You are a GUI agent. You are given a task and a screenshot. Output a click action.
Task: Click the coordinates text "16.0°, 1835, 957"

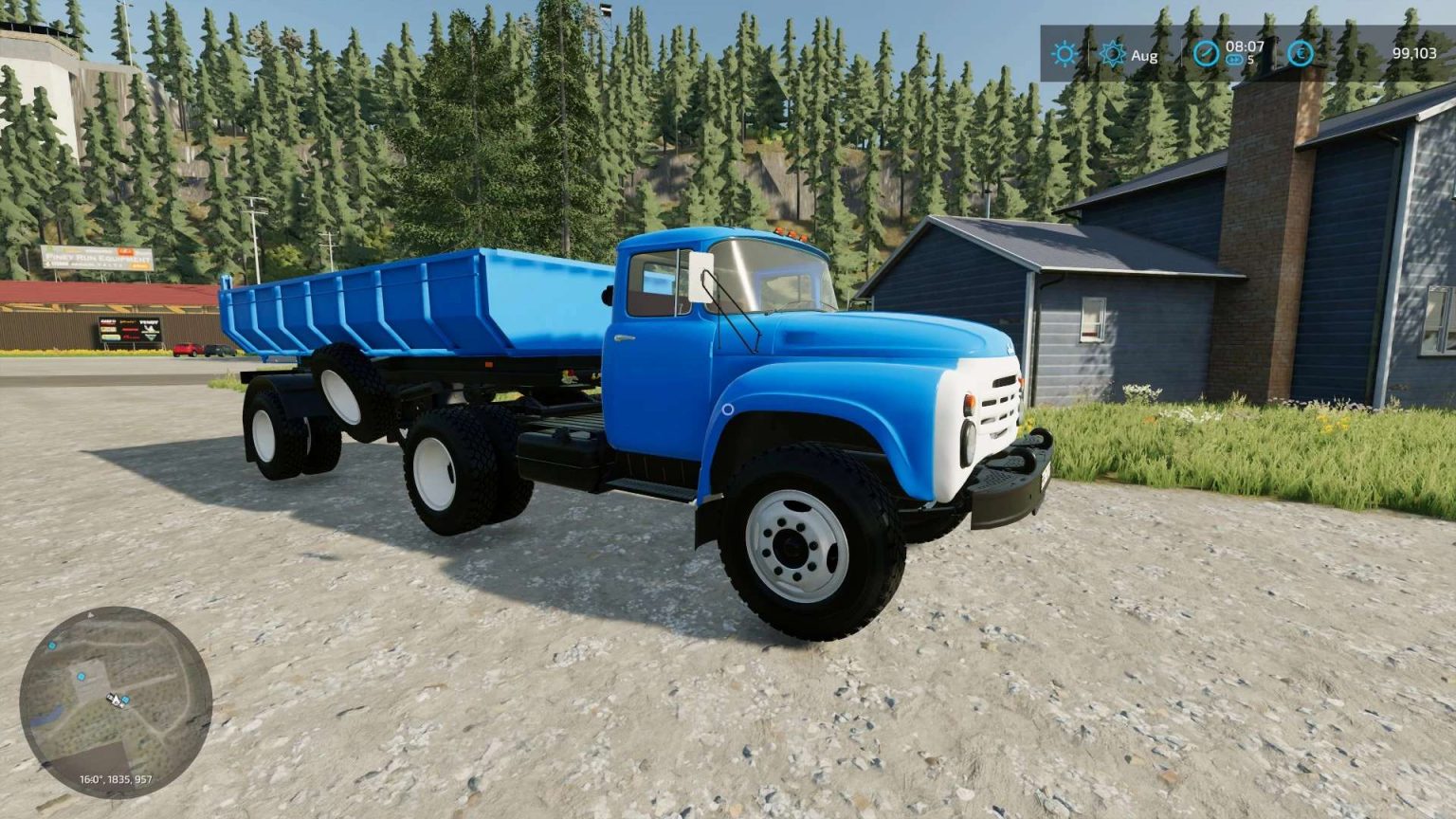(x=116, y=778)
